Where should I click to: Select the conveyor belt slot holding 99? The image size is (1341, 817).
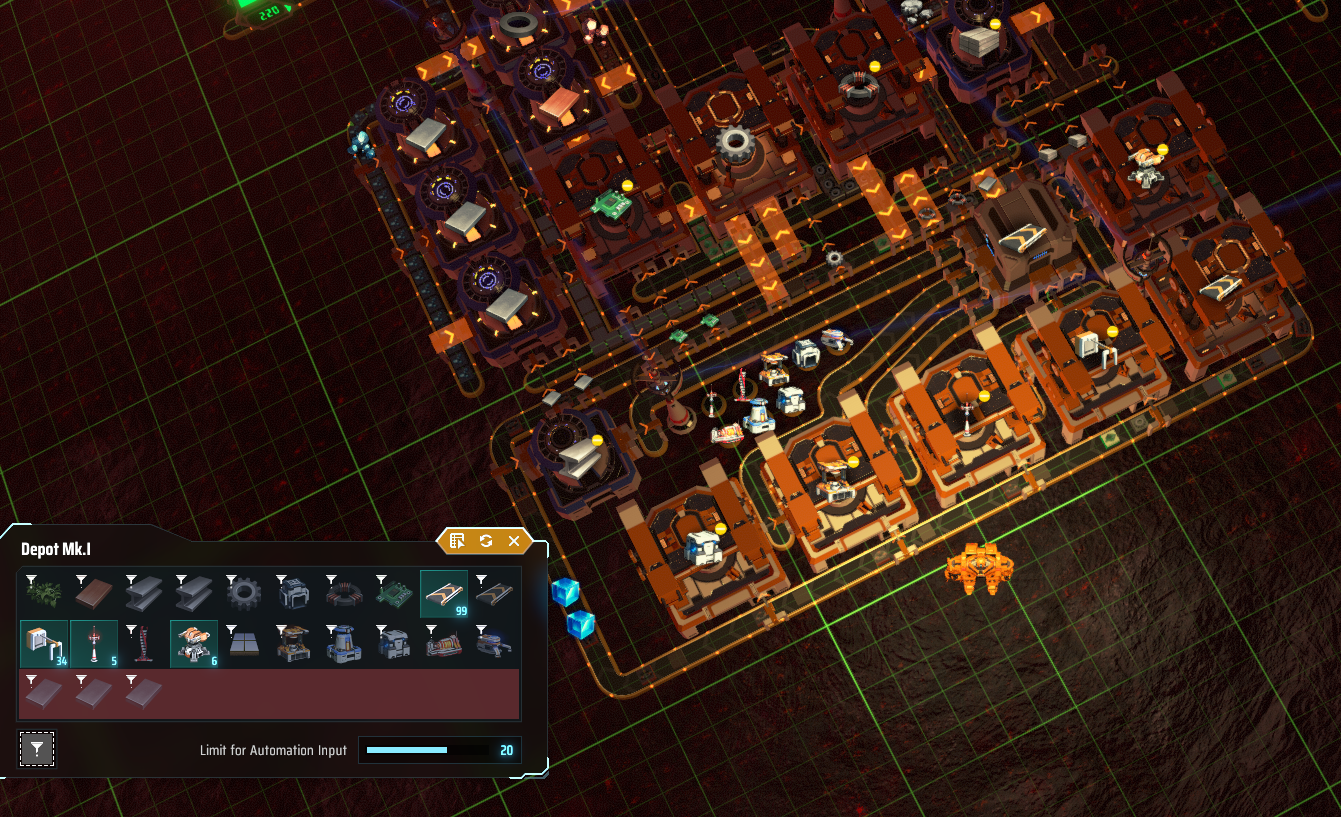pyautogui.click(x=444, y=594)
